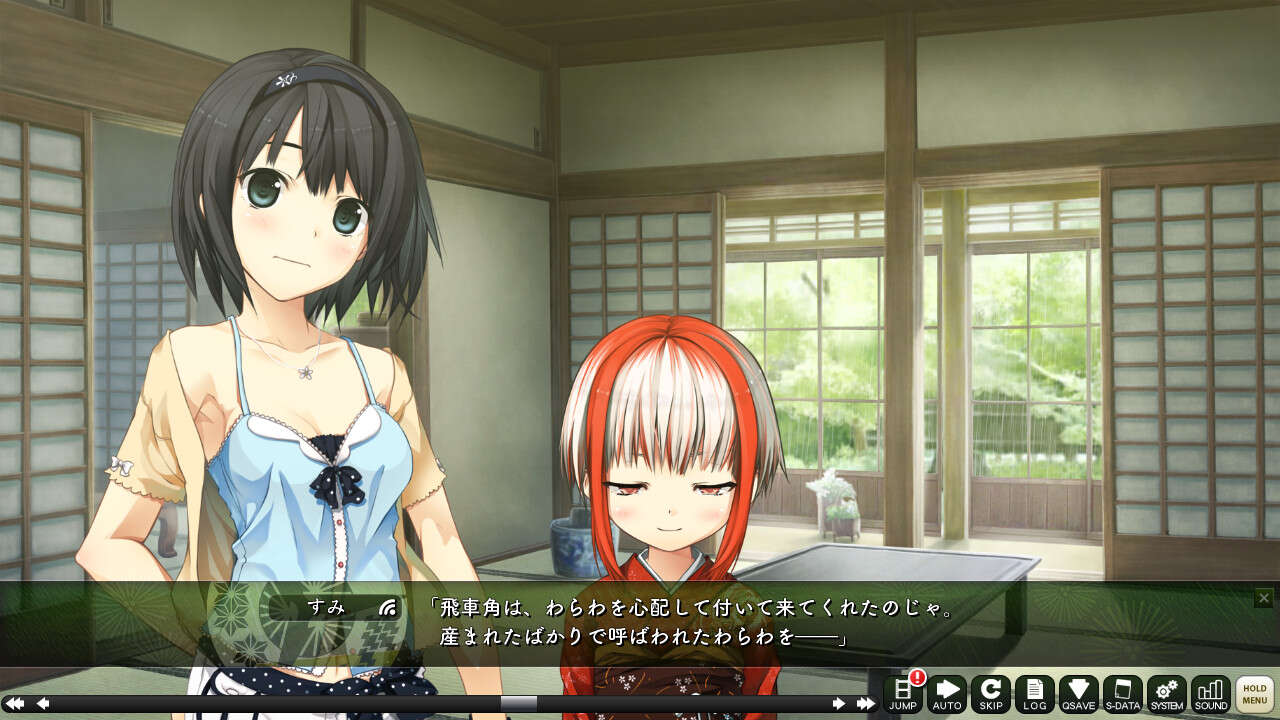Open the JUMP scene menu
This screenshot has width=1280, height=720.
tap(902, 694)
